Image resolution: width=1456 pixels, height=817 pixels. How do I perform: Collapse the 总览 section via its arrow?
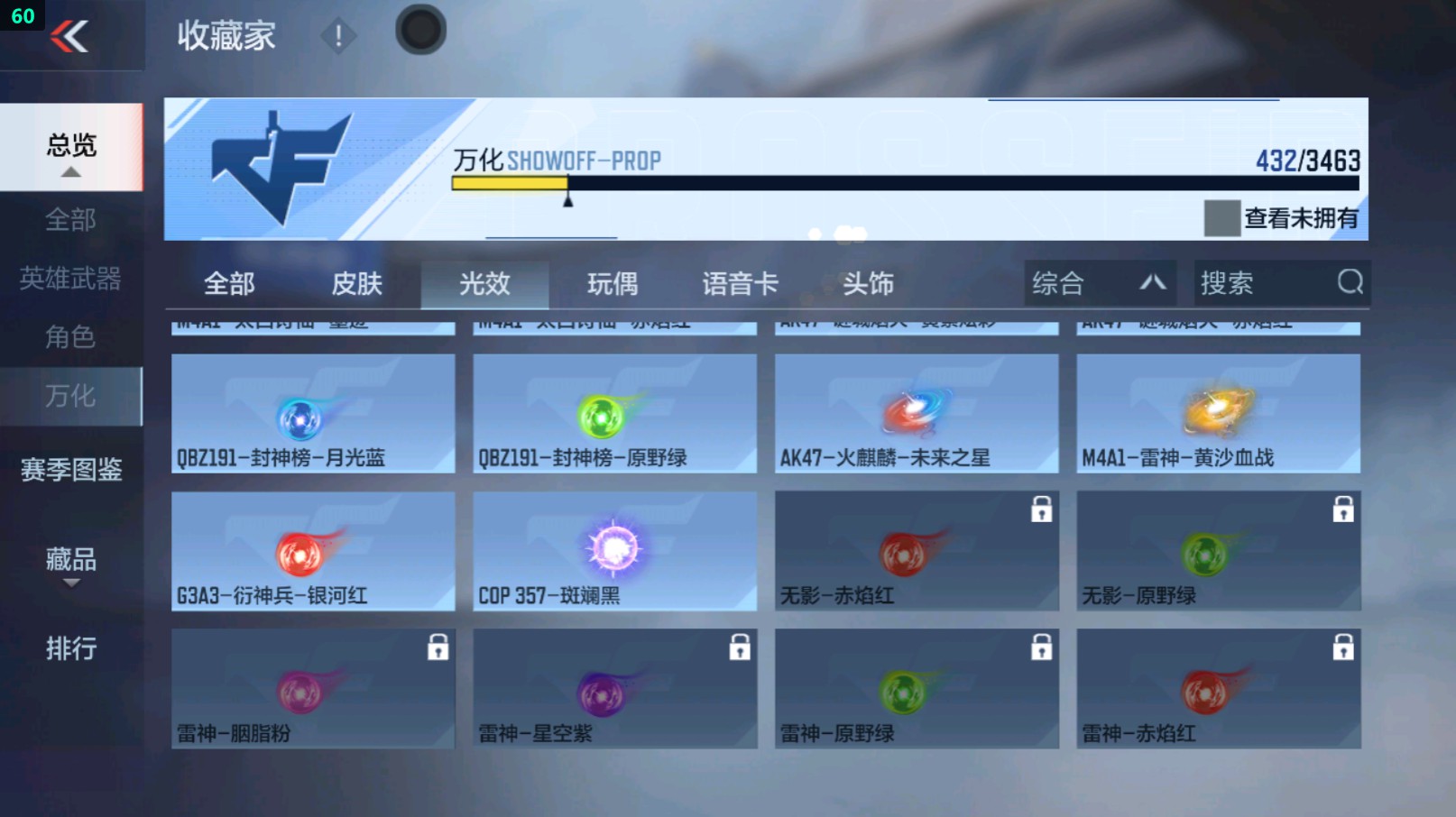point(70,170)
